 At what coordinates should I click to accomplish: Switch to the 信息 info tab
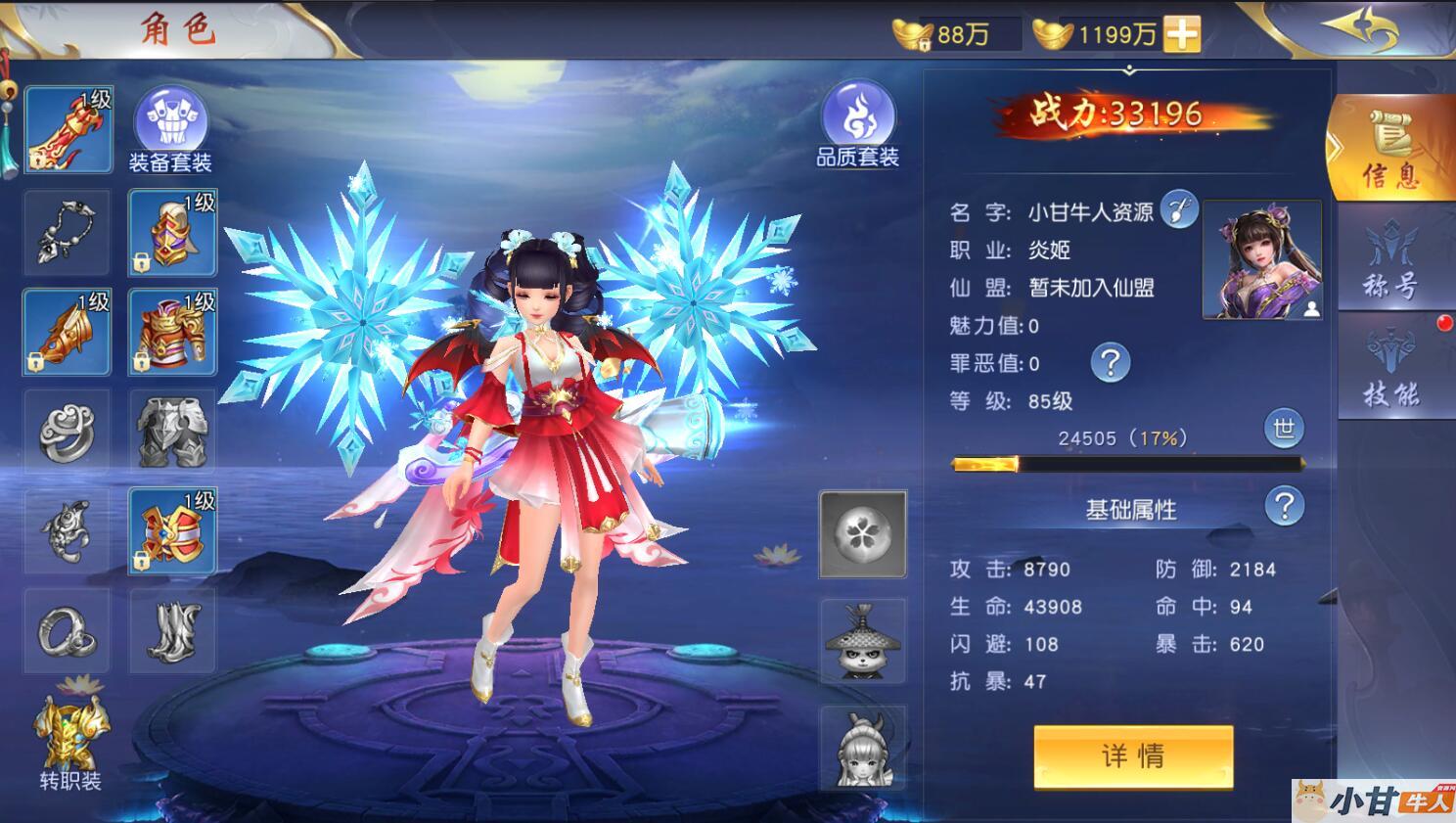coord(1390,150)
